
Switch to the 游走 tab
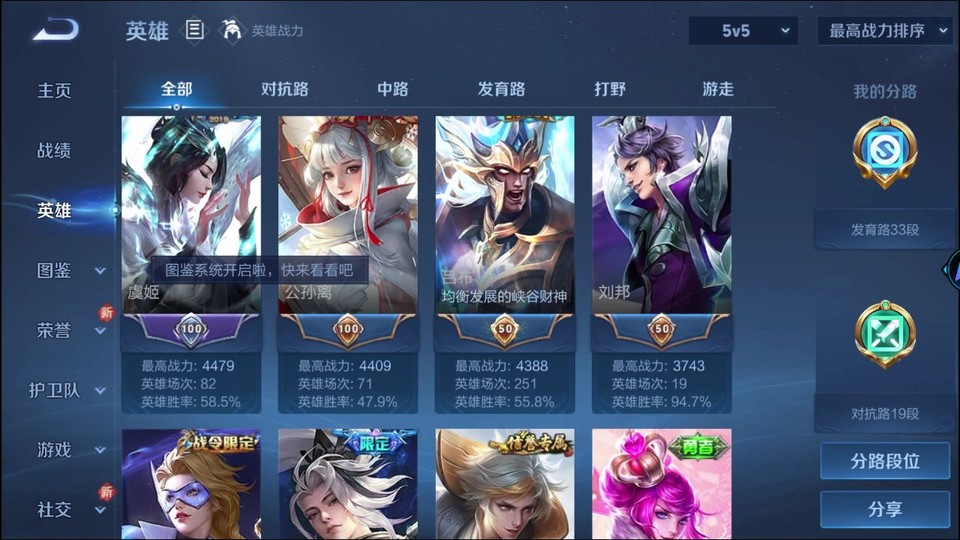pyautogui.click(x=718, y=89)
